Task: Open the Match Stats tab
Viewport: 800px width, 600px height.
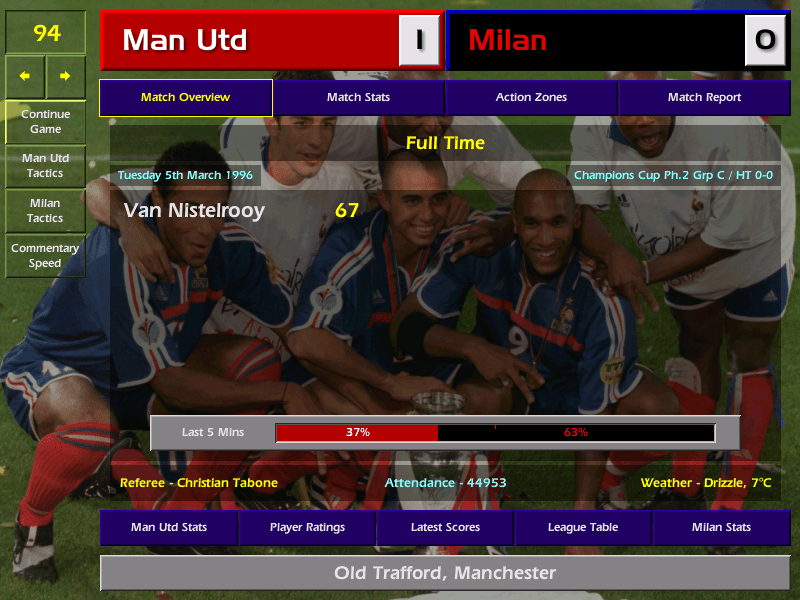Action: pos(358,98)
